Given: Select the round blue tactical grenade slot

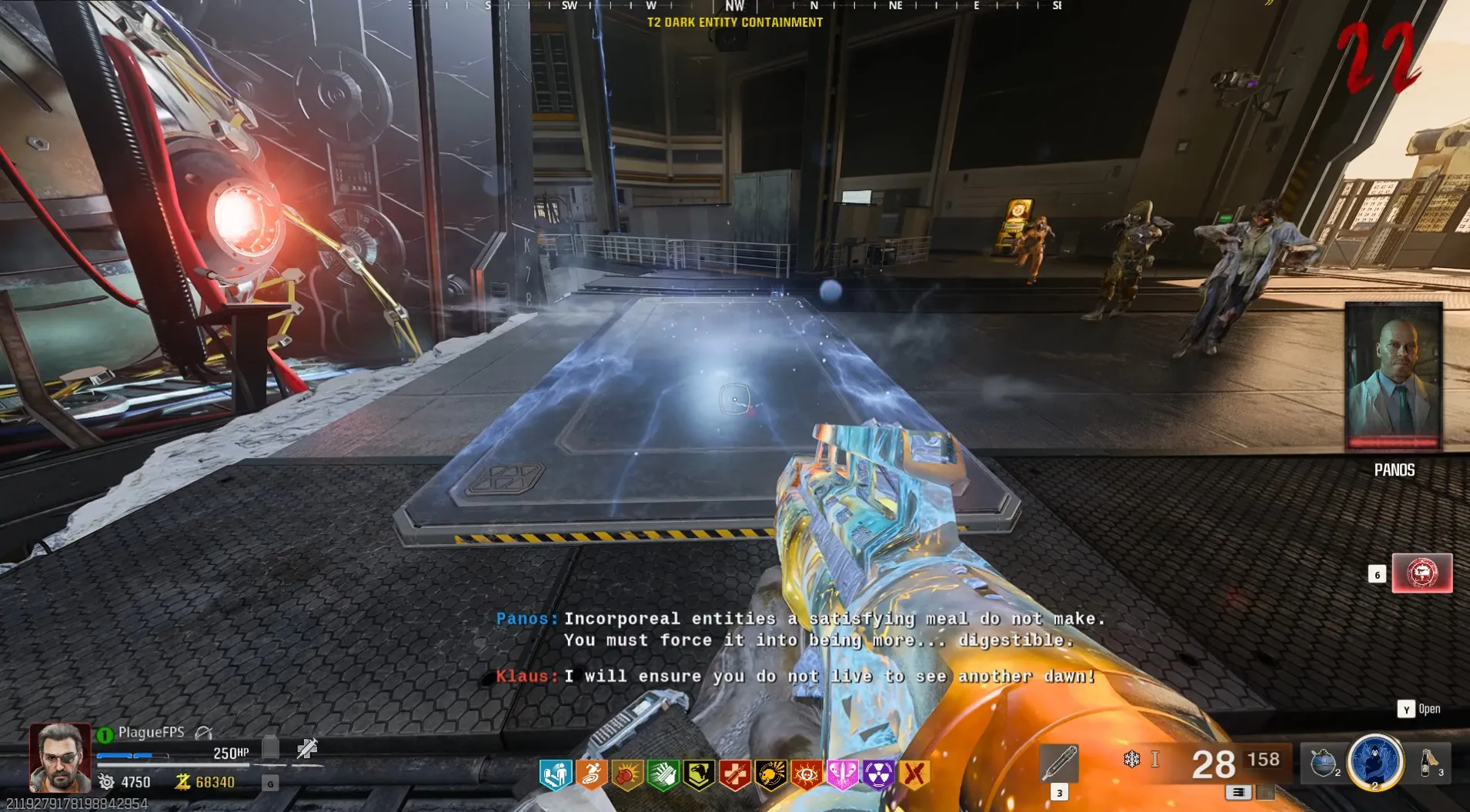Looking at the screenshot, I should coord(1323,763).
